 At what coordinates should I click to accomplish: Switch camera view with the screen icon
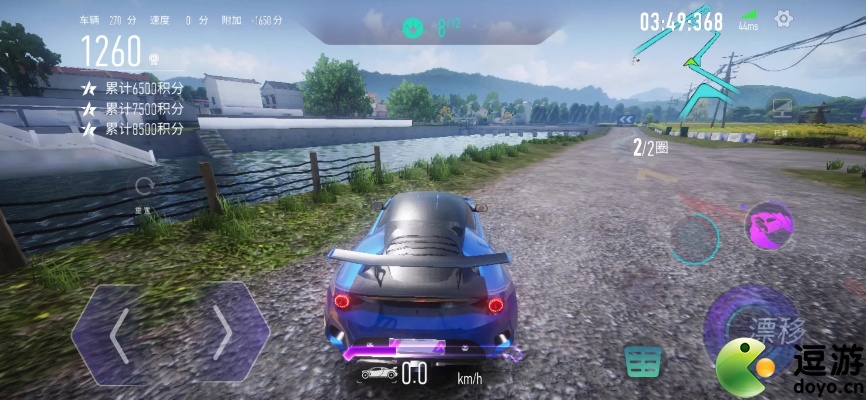781,105
